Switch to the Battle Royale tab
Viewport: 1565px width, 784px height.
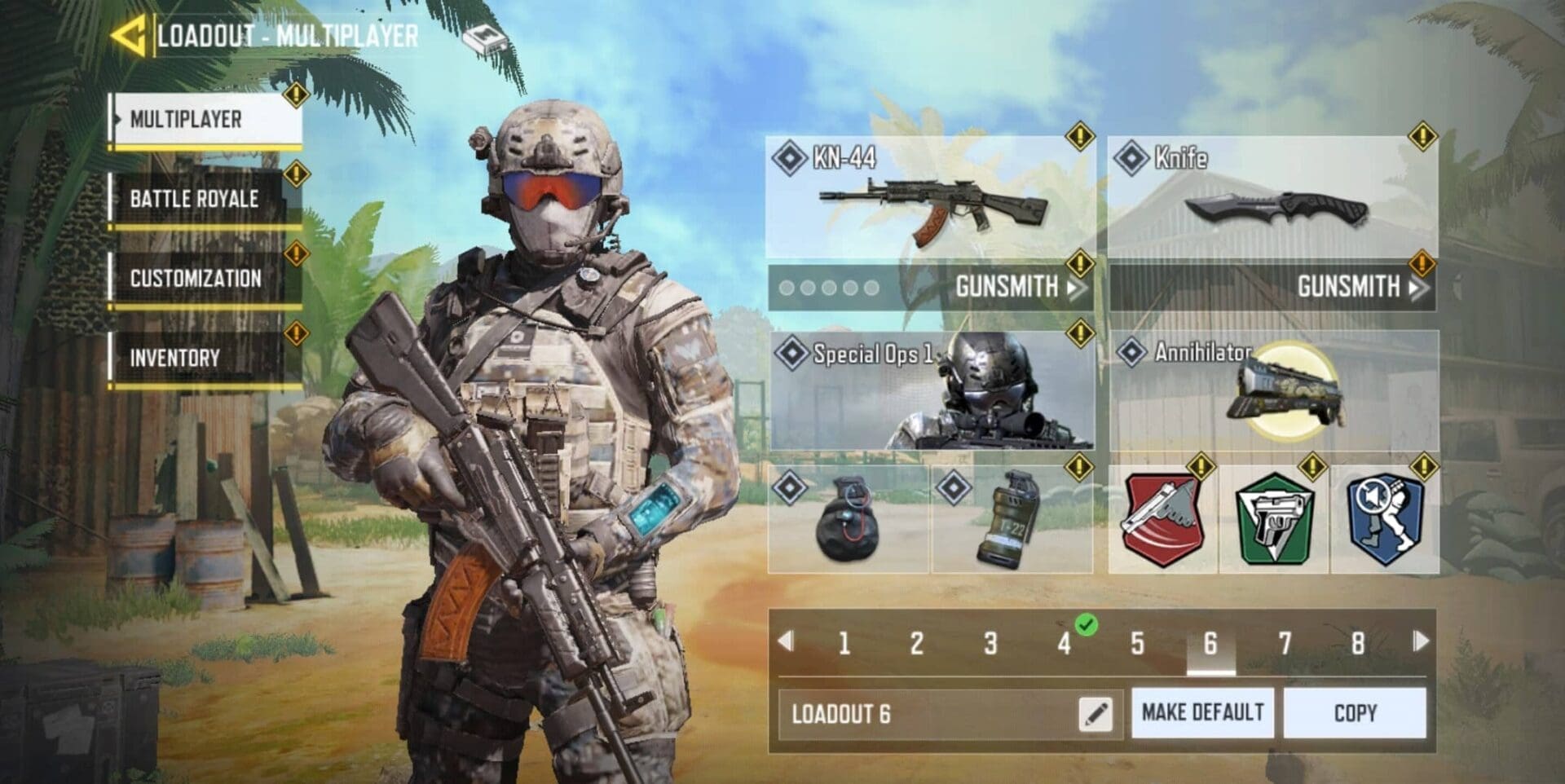pos(196,198)
